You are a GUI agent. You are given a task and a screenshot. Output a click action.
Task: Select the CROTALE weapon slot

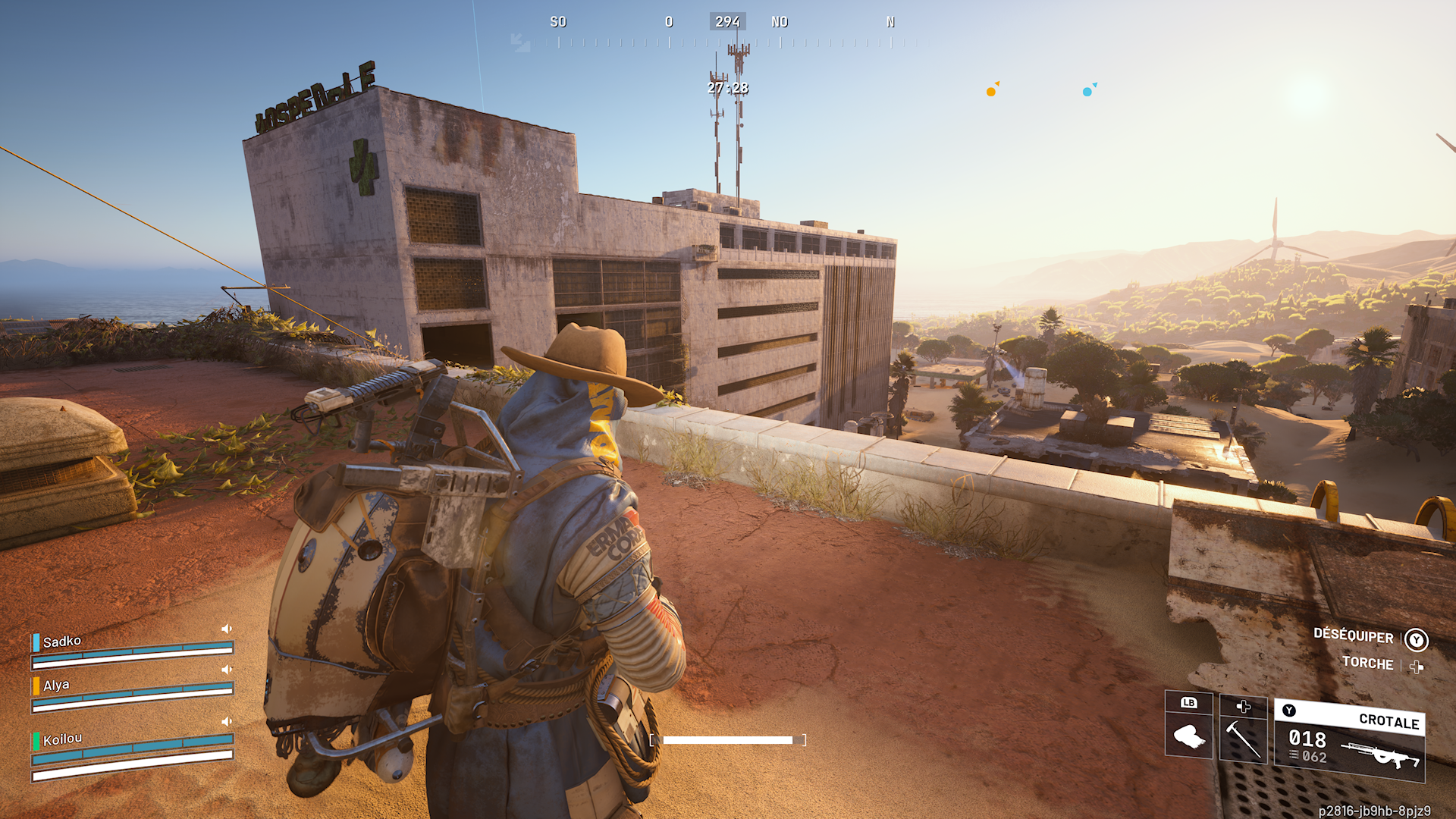[1350, 741]
